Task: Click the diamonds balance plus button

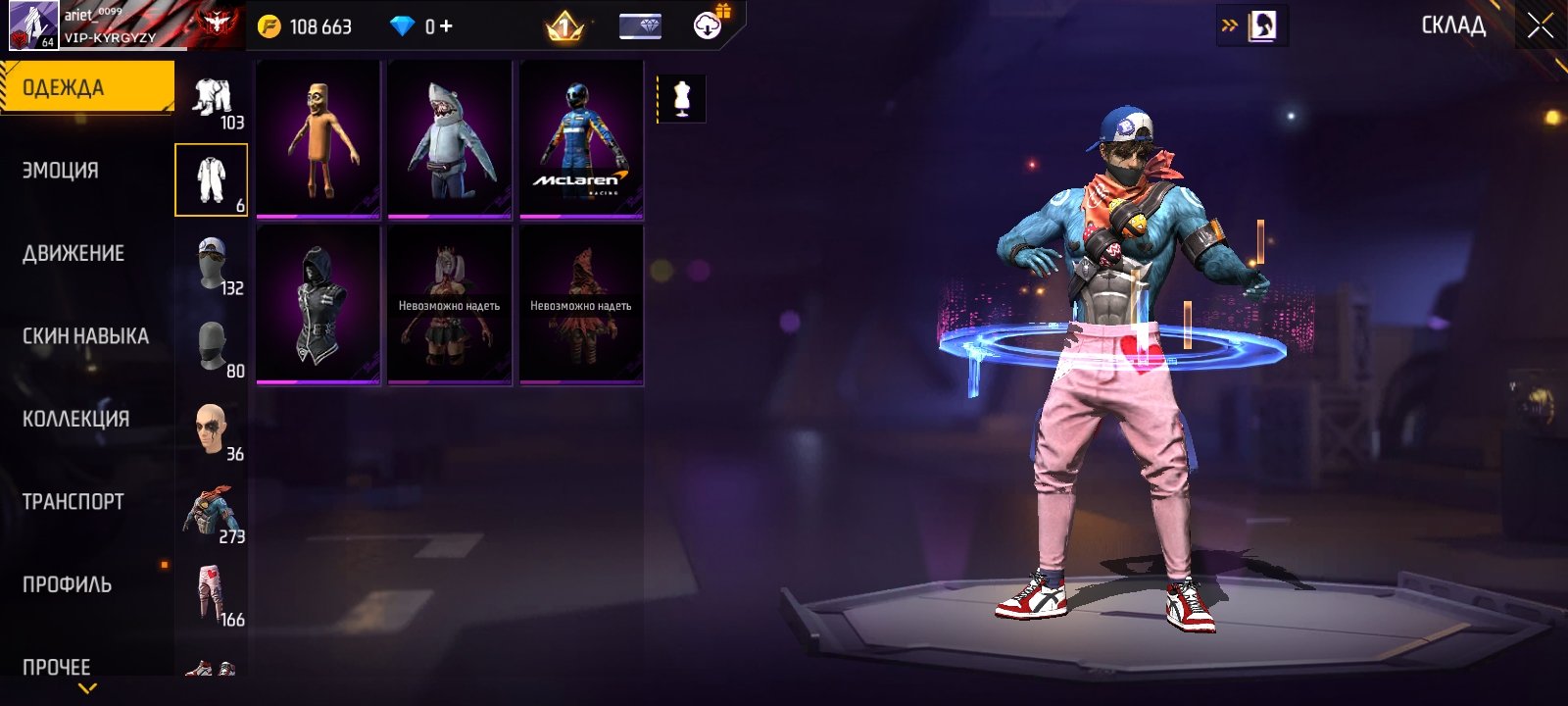Action: click(x=446, y=26)
